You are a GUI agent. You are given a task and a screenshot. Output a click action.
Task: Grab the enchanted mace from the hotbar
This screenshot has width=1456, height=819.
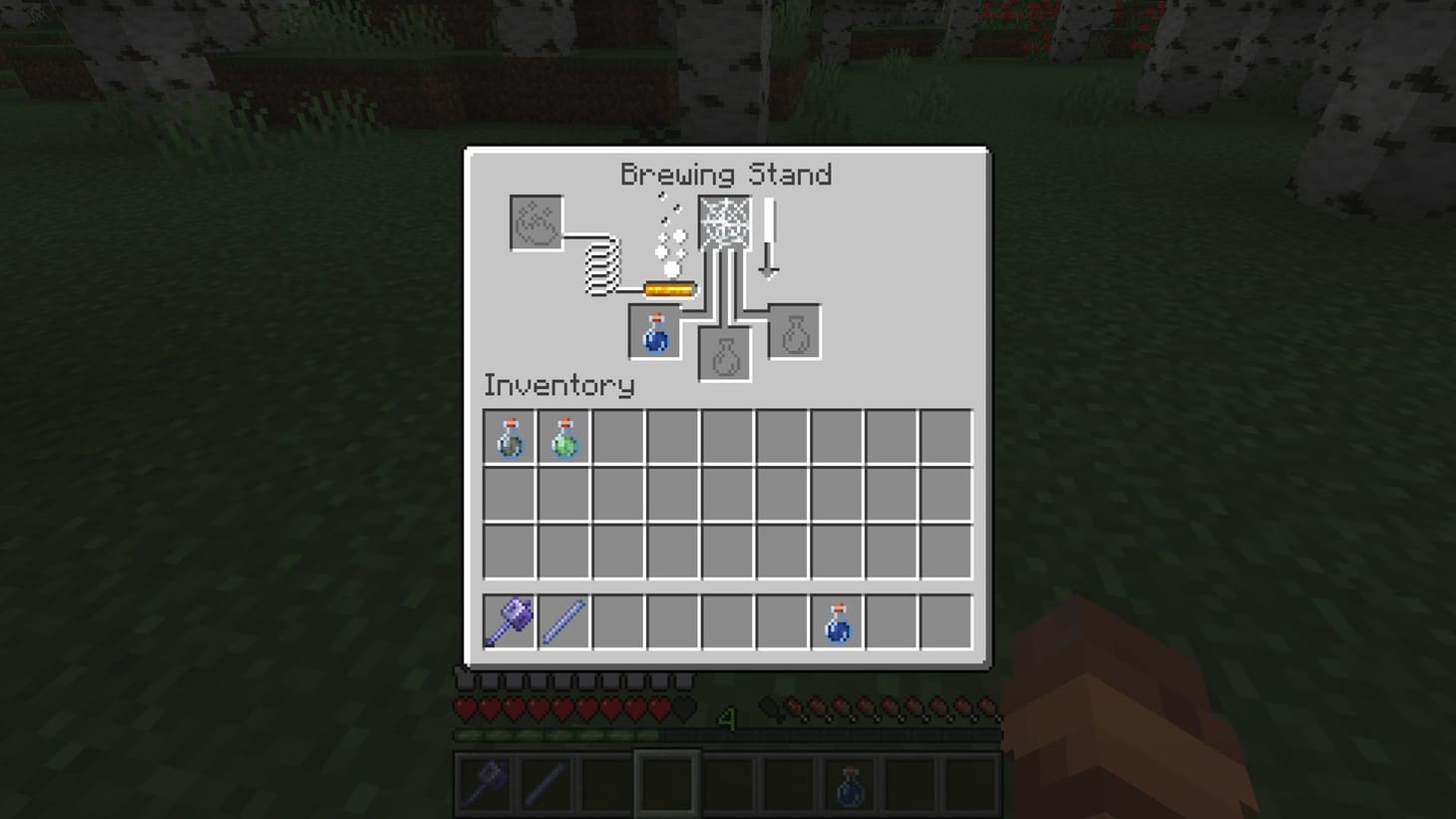(509, 619)
